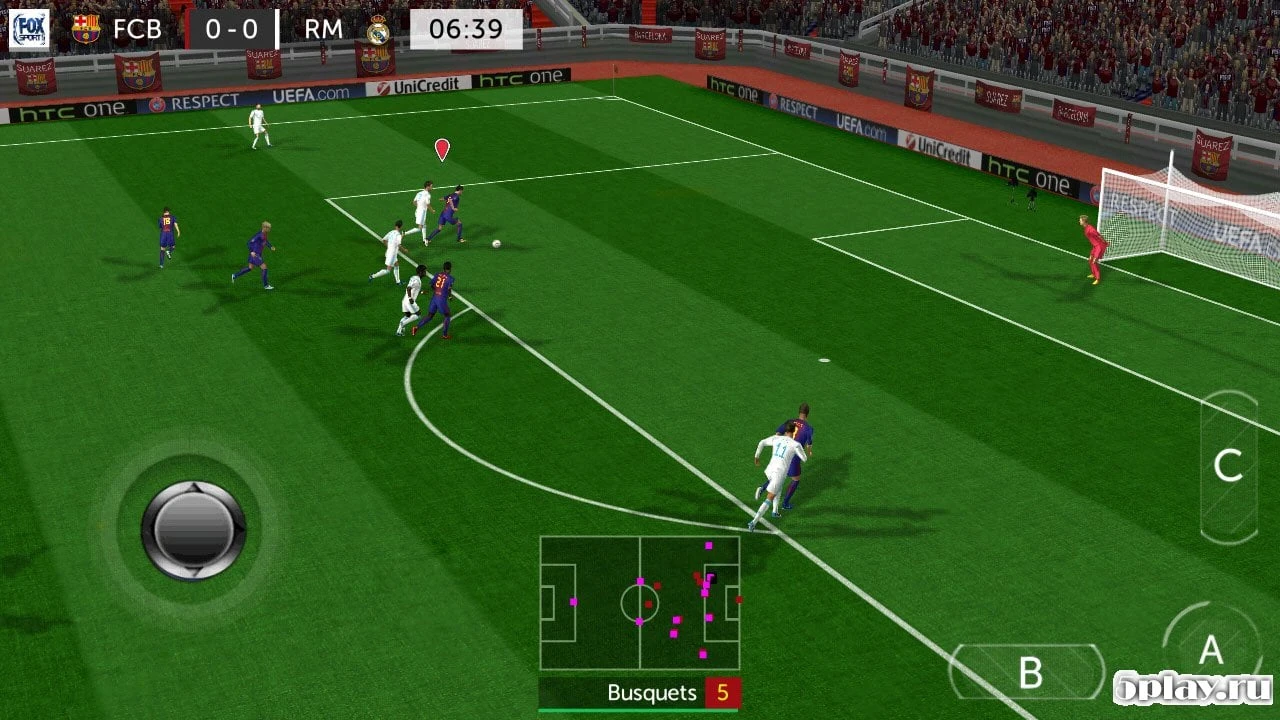
Task: Tap the B action button
Action: (x=1029, y=672)
